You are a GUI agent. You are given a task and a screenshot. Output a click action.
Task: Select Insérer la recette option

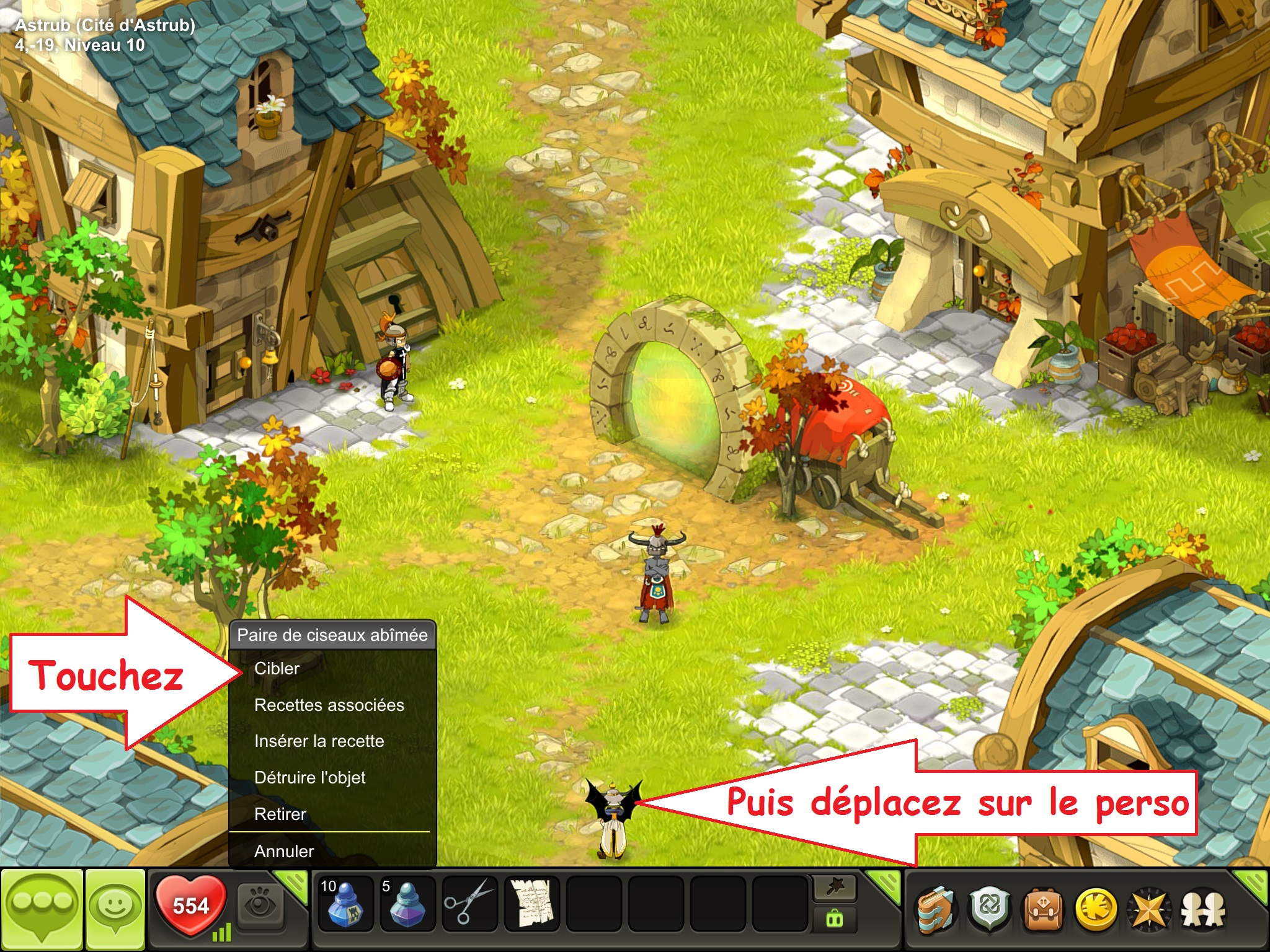tap(319, 741)
